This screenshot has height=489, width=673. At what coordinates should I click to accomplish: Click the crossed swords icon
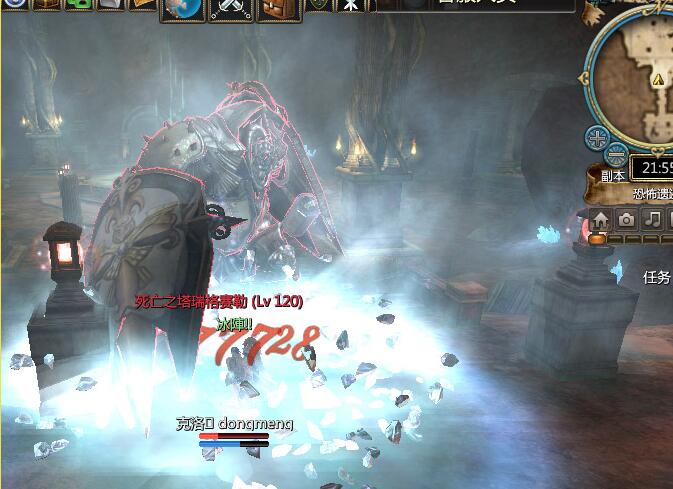(x=233, y=8)
